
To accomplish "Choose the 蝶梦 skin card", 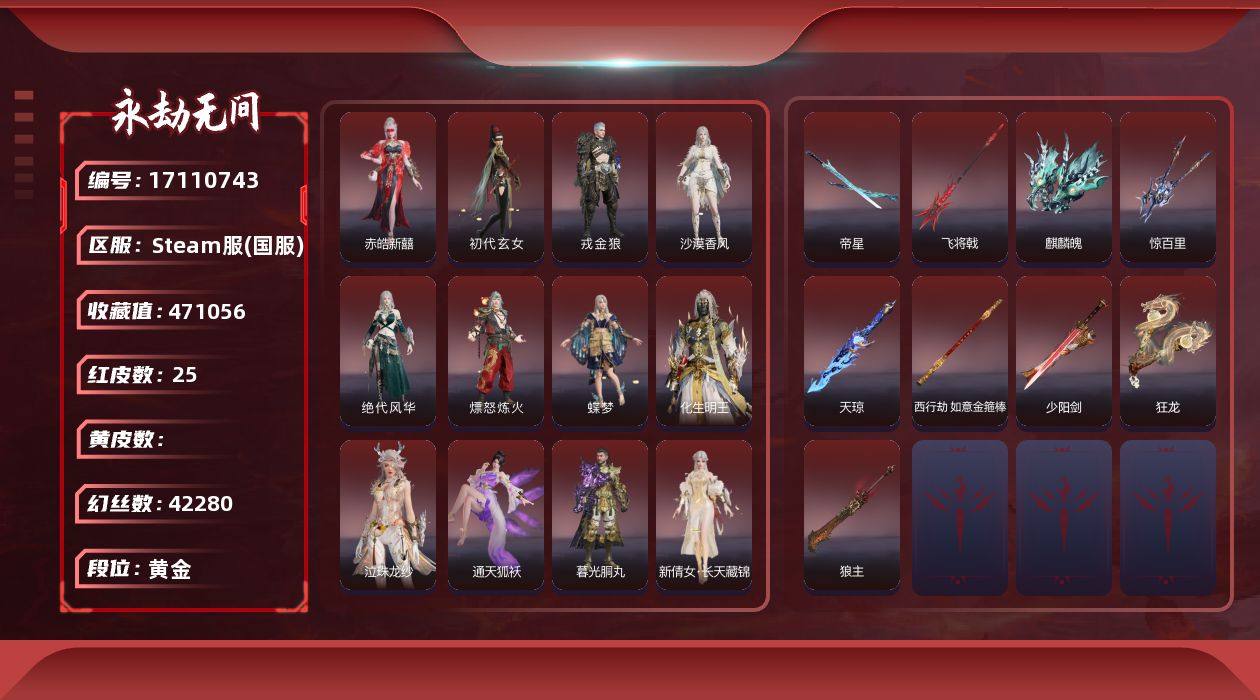I will tap(600, 351).
